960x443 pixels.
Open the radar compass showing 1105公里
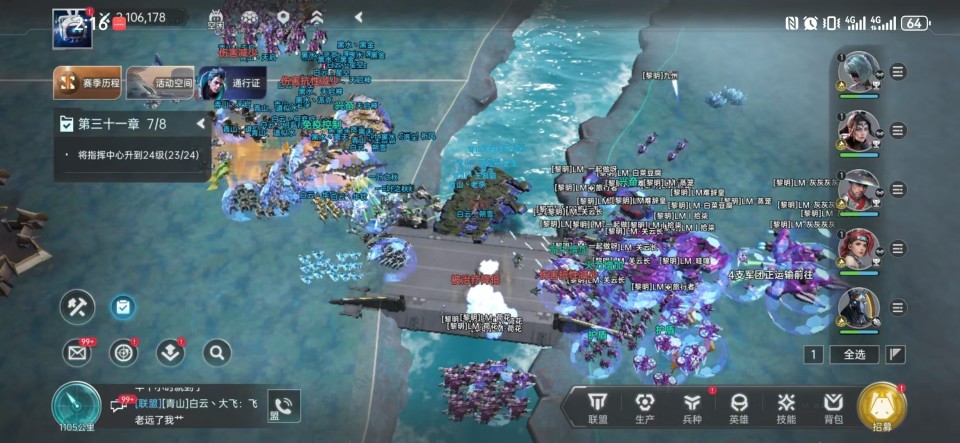[x=76, y=408]
